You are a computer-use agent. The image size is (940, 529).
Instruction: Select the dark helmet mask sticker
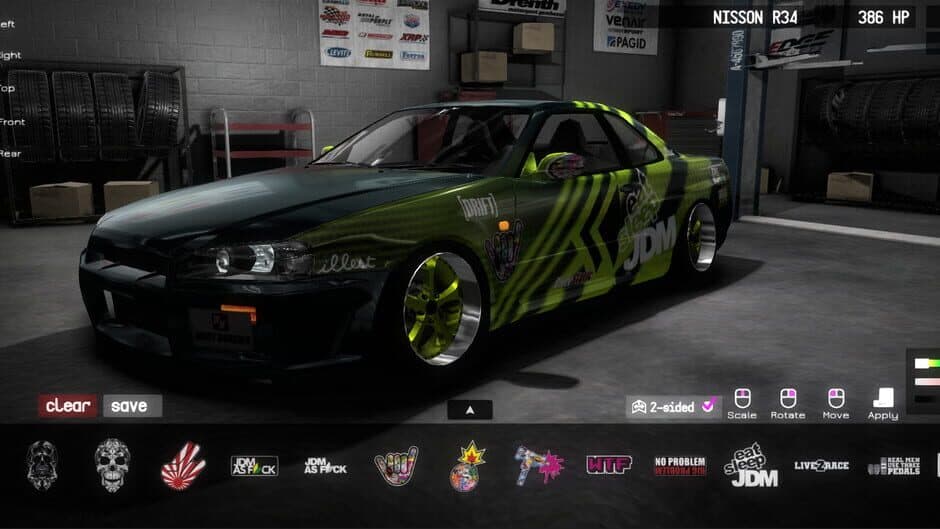coord(42,465)
